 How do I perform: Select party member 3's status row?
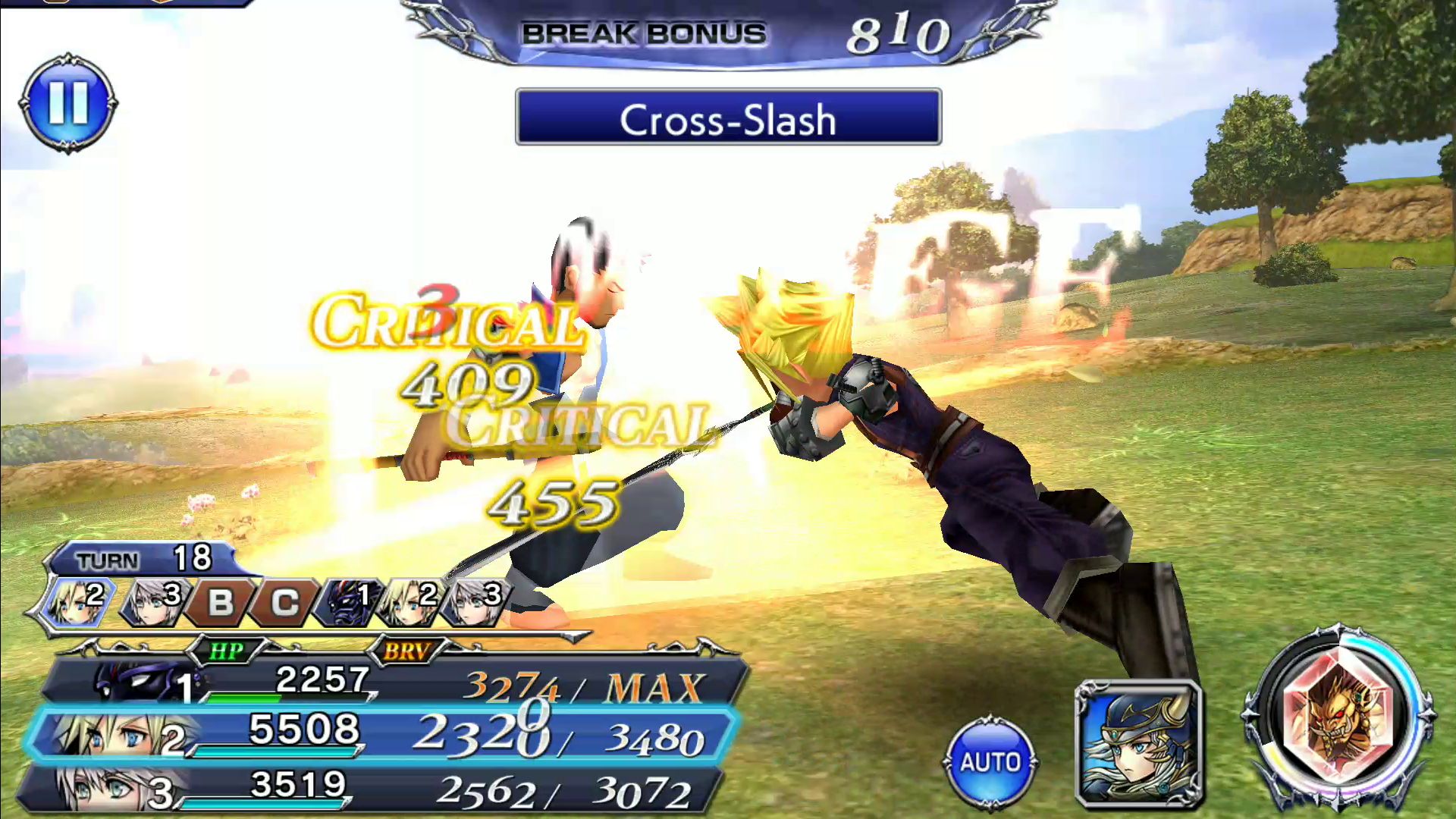(372, 789)
